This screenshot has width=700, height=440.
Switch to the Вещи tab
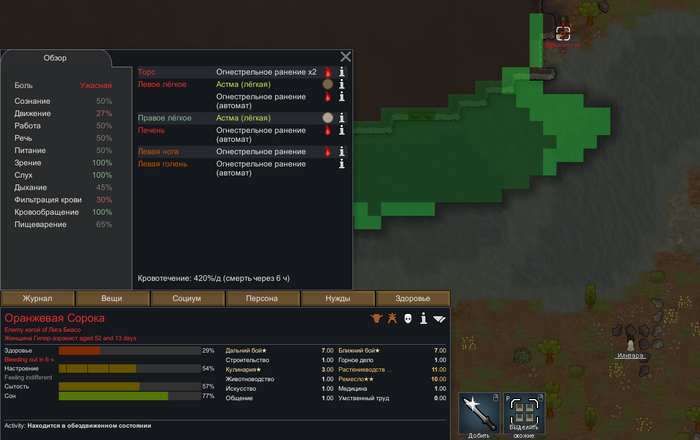coord(112,299)
